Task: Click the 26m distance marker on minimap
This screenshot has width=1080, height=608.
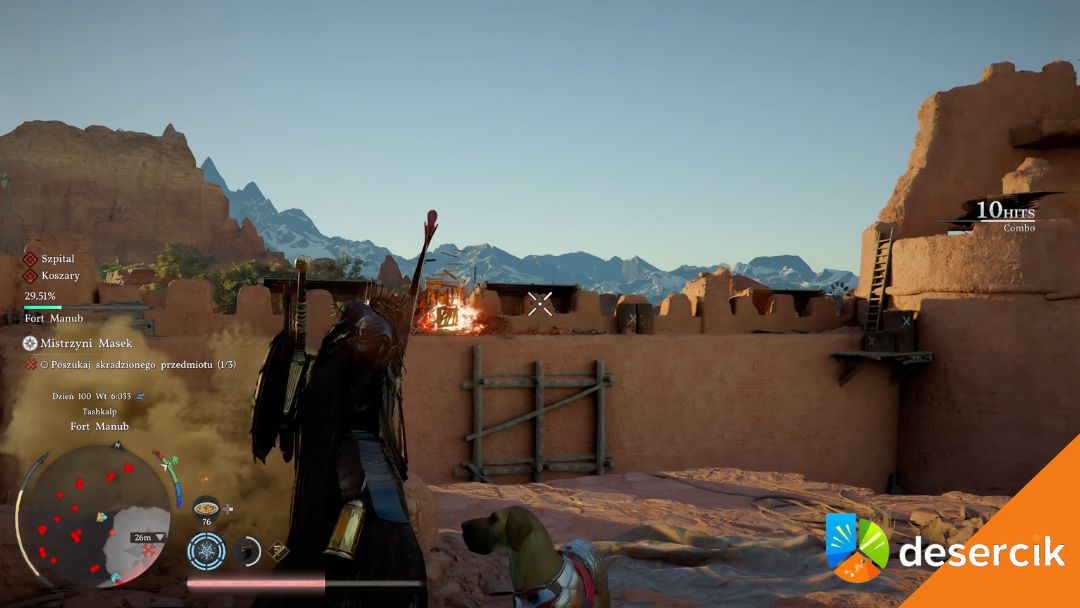Action: pos(147,537)
